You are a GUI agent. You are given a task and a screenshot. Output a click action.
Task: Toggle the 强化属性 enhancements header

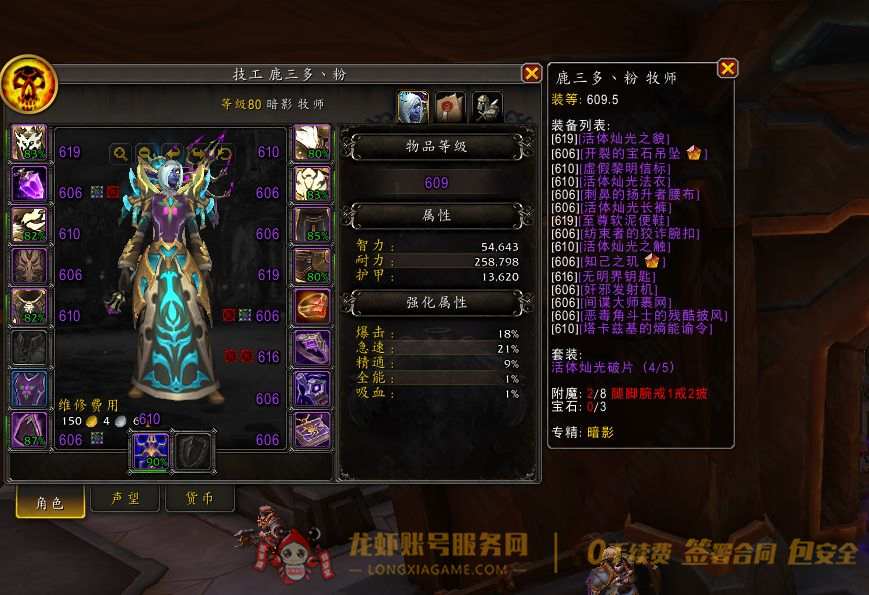(x=437, y=302)
